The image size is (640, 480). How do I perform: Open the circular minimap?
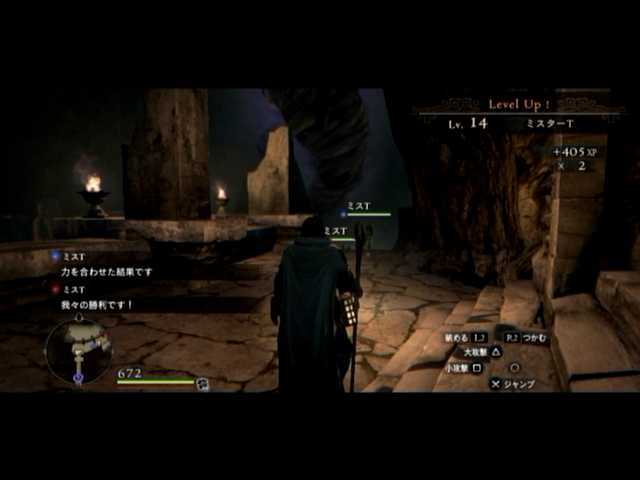pos(78,351)
